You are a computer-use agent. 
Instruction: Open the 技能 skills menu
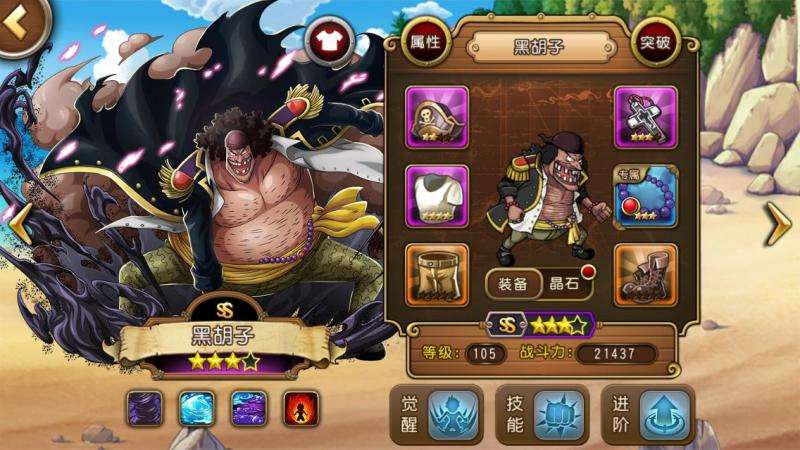click(x=540, y=414)
